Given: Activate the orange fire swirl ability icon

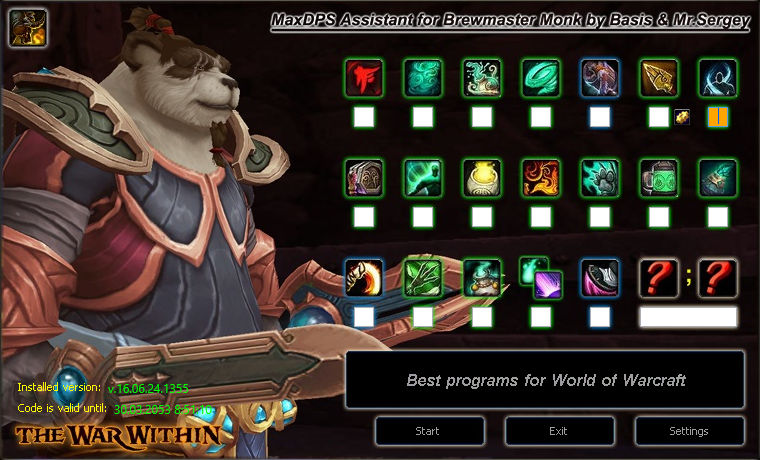Looking at the screenshot, I should pos(541,177).
